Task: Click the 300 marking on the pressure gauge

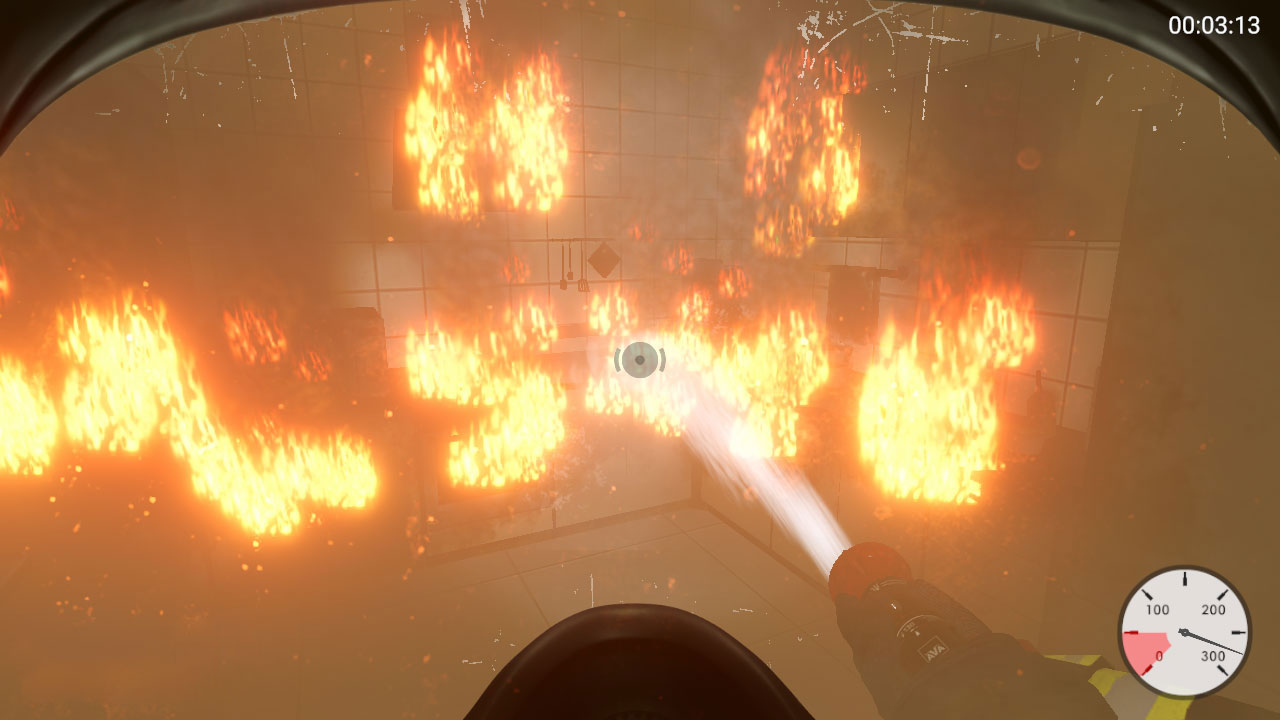Action: [1213, 655]
